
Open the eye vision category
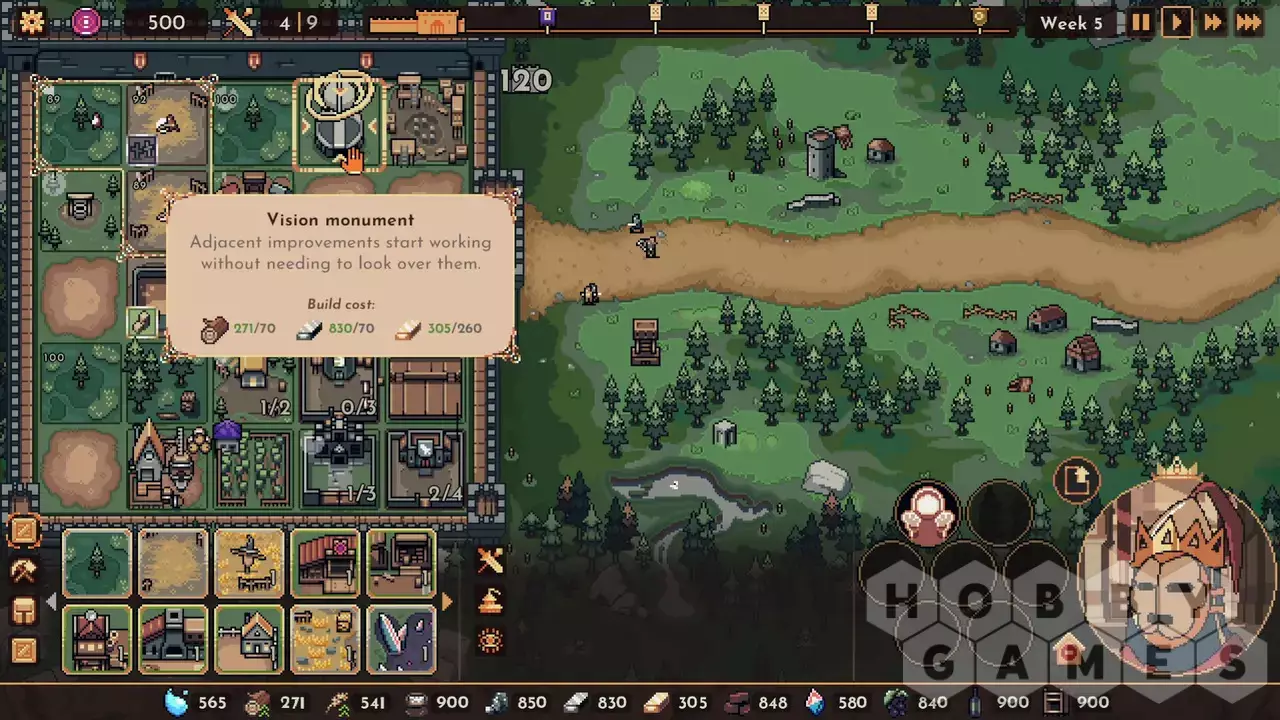490,641
